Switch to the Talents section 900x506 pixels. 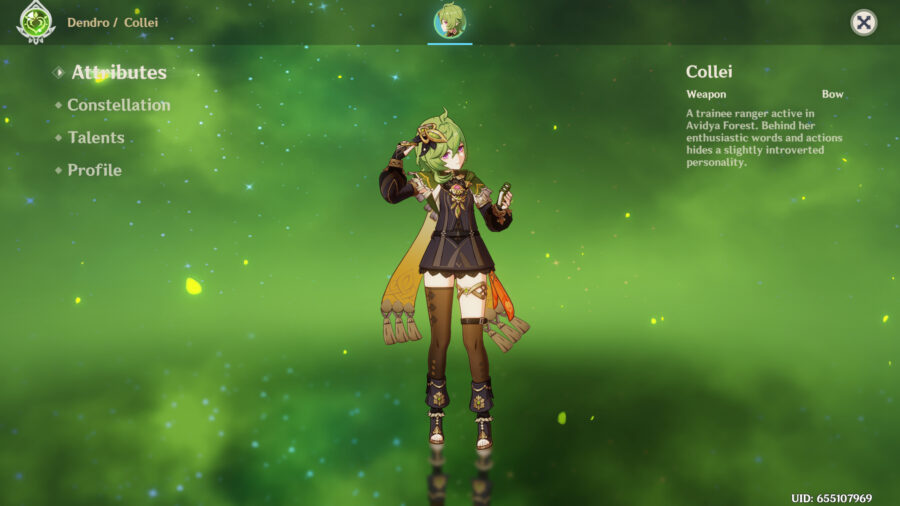click(x=96, y=138)
